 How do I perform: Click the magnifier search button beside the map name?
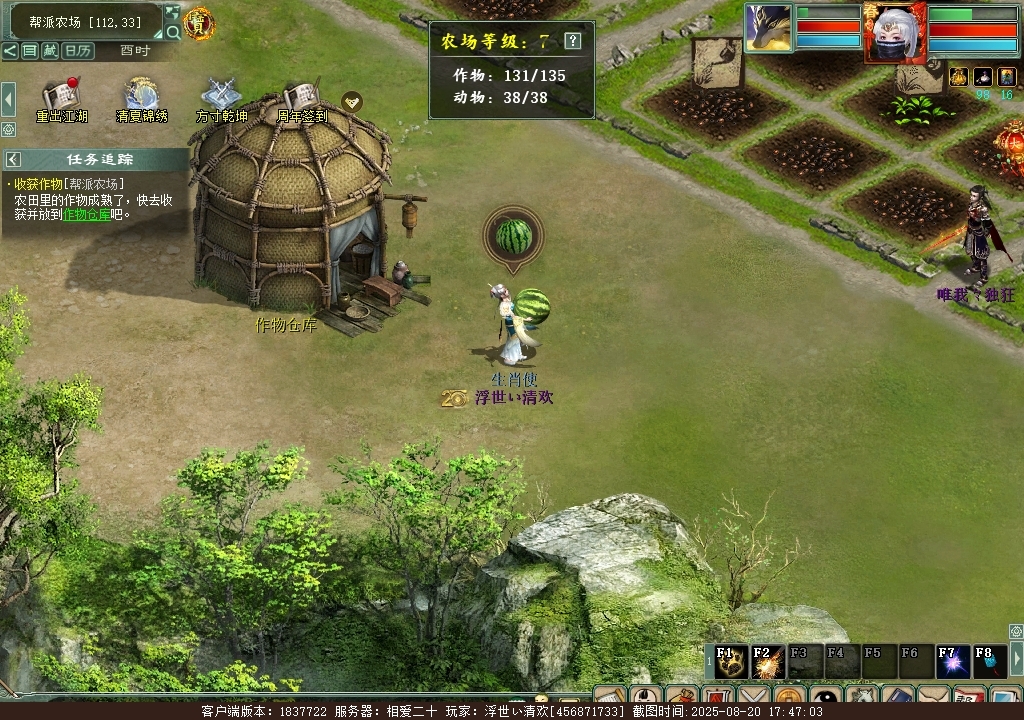(x=173, y=32)
